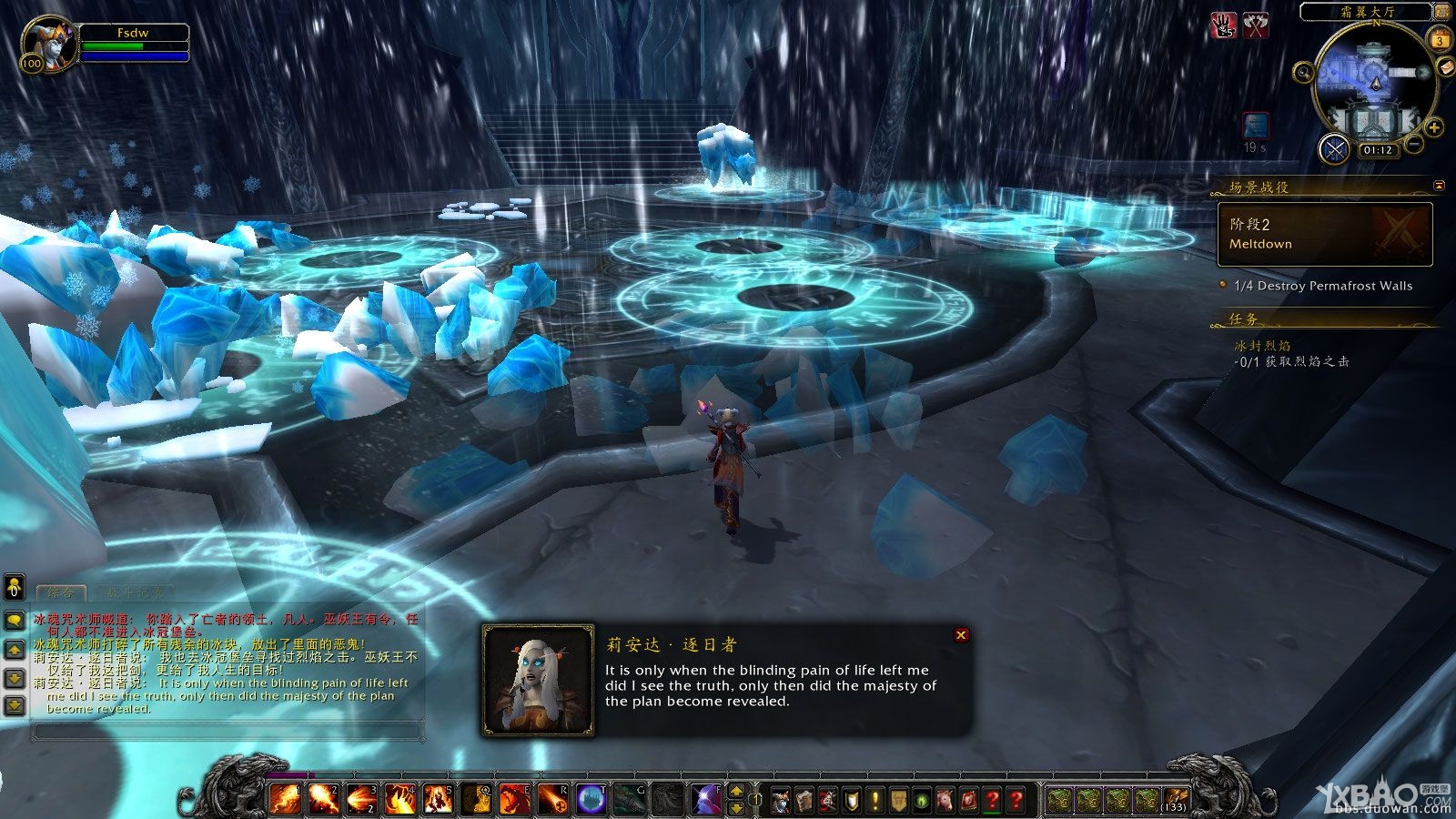
Task: Click the minimap zoom-in plus button
Action: [1433, 127]
